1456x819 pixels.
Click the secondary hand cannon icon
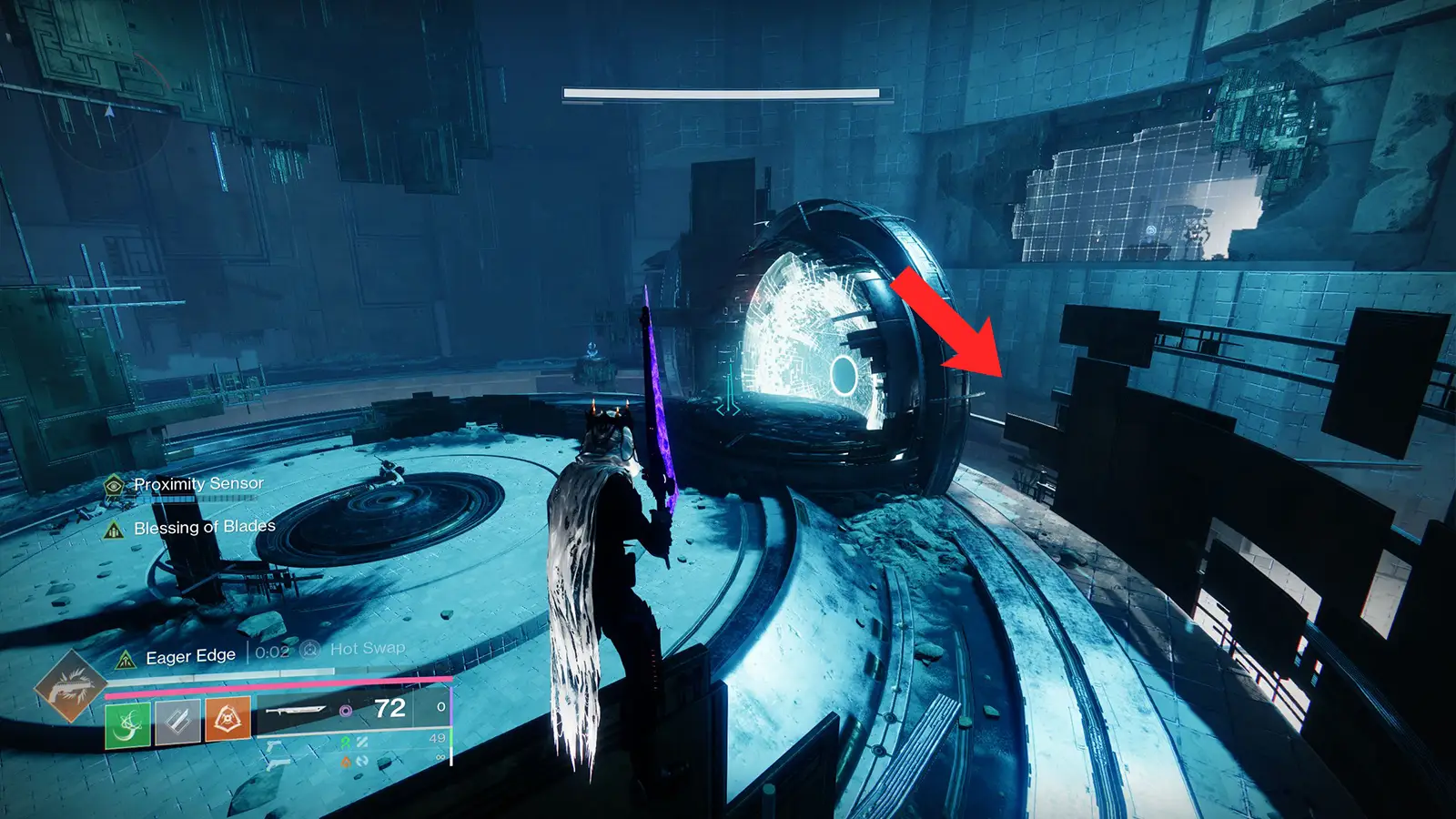coord(279,763)
